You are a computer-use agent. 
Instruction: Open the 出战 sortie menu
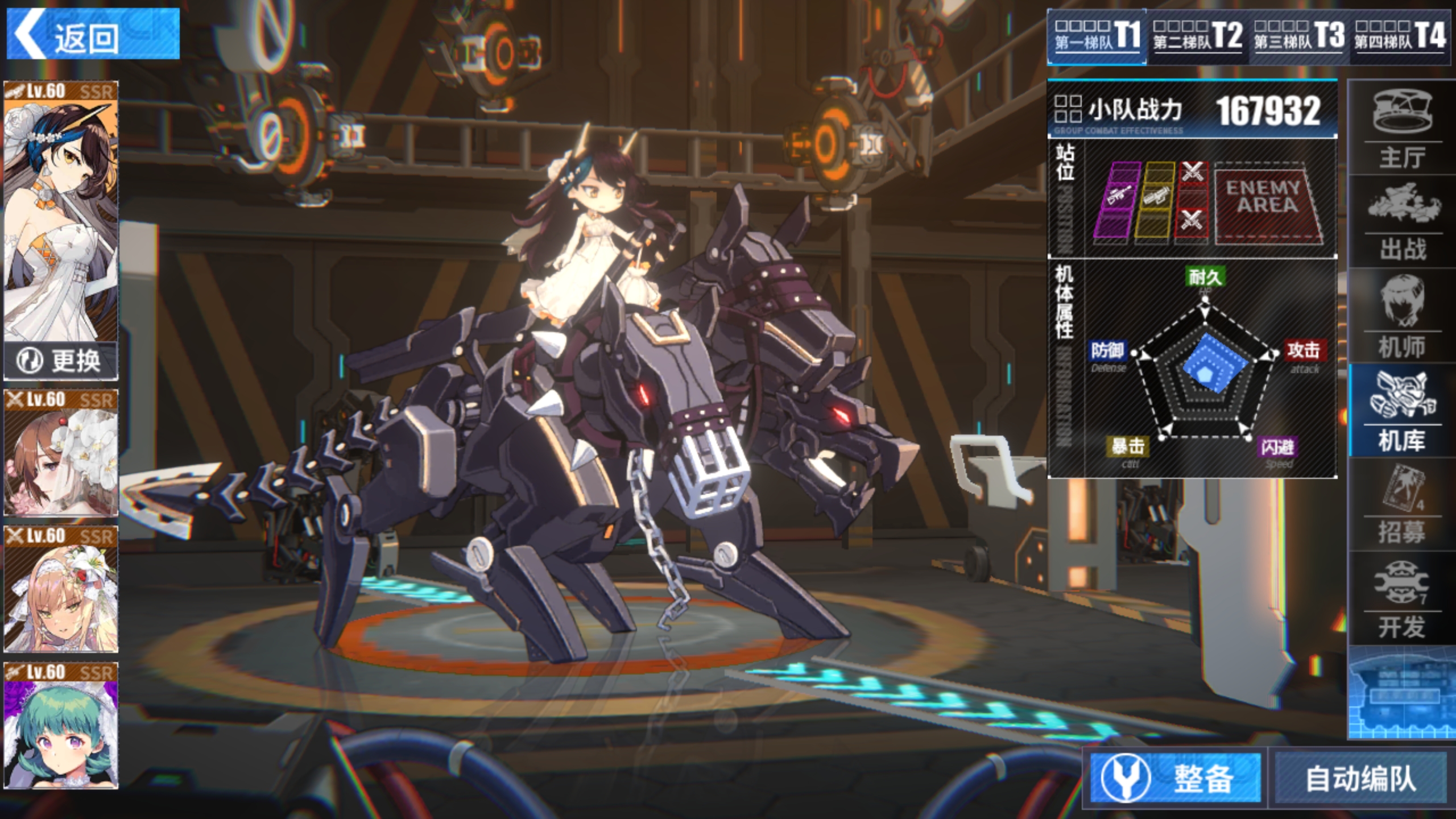(1401, 223)
